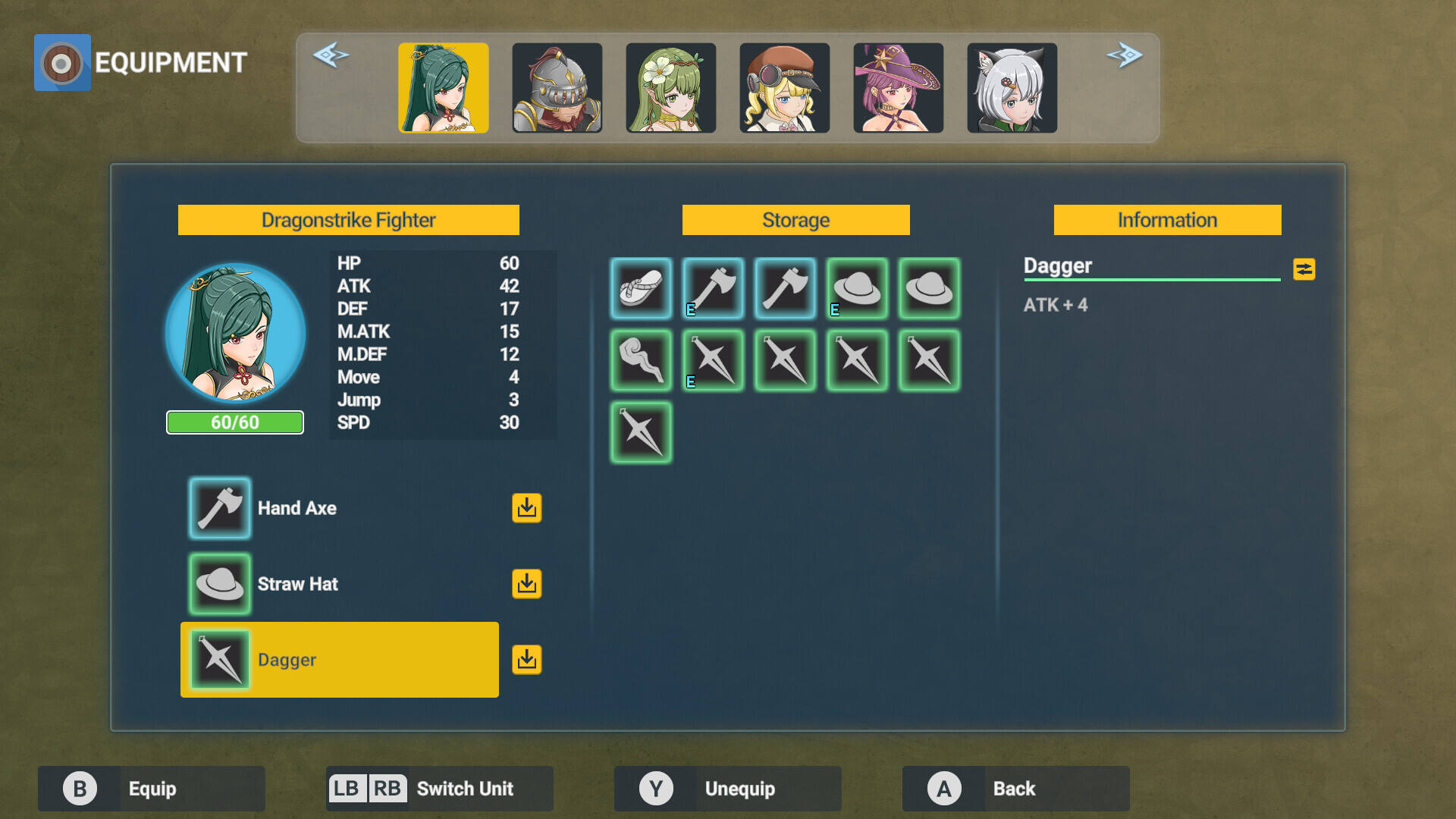This screenshot has height=819, width=1456.
Task: Unequip the Dagger using its download icon
Action: point(526,660)
